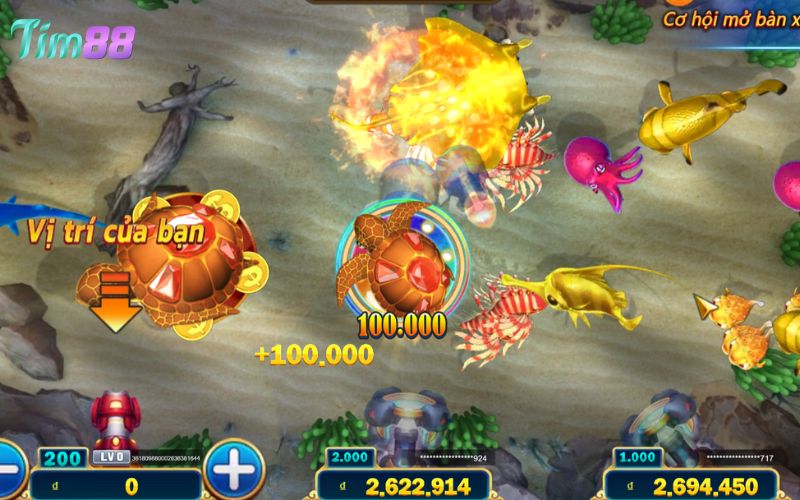Tap your red cannon turret
The image size is (800, 500).
point(114,420)
